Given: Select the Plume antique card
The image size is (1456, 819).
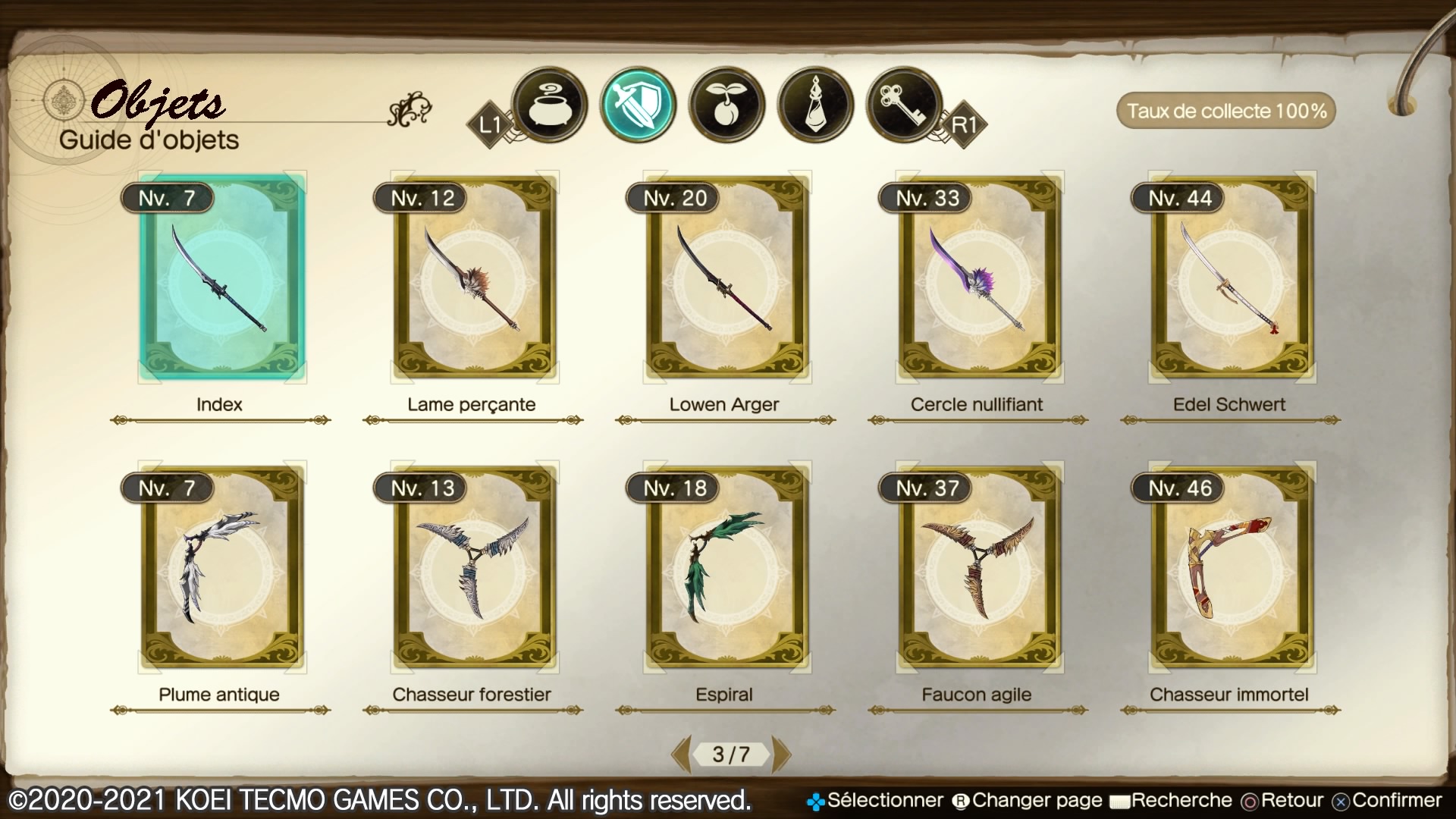Looking at the screenshot, I should (221, 567).
